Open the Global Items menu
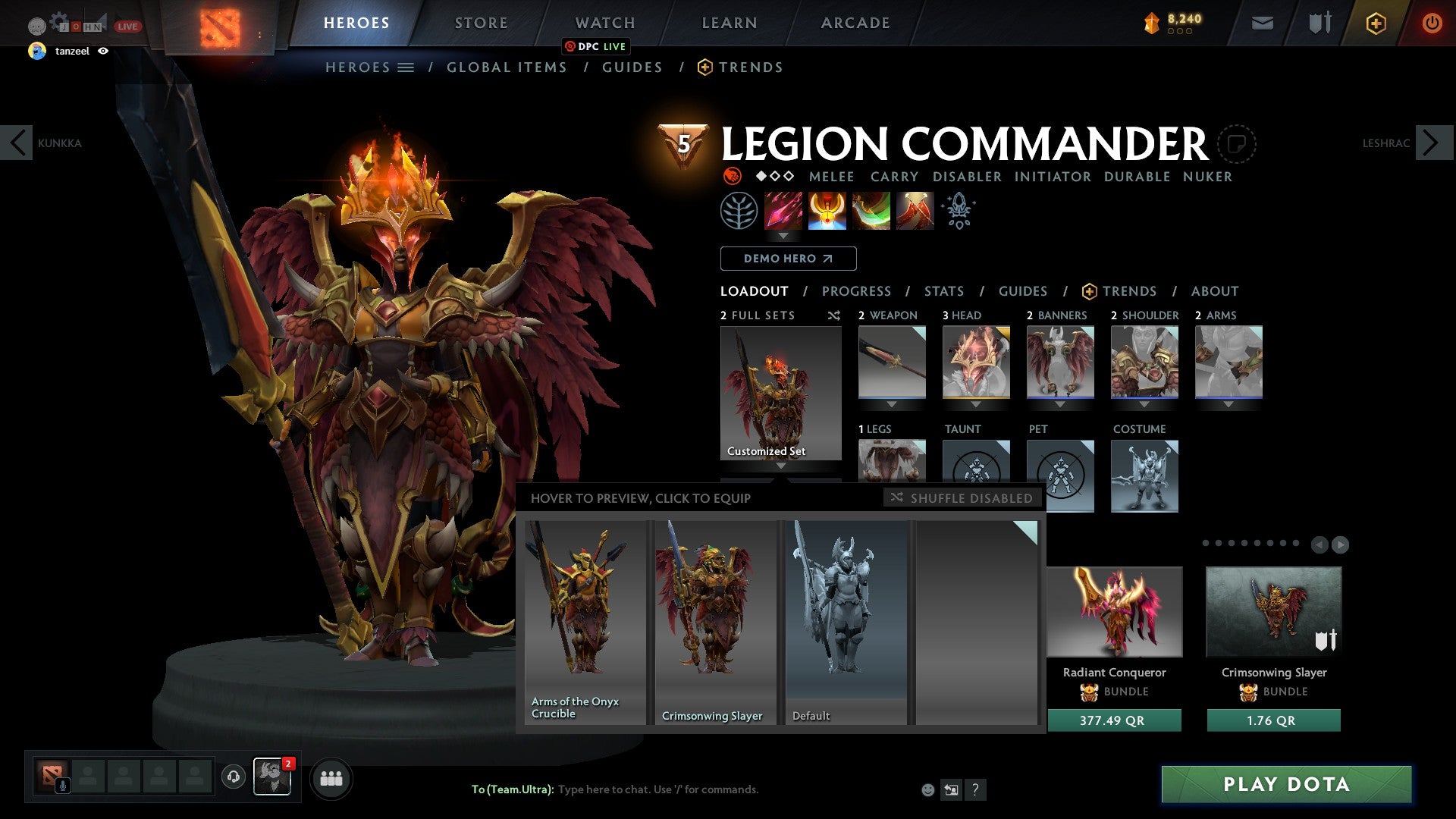 [x=507, y=67]
